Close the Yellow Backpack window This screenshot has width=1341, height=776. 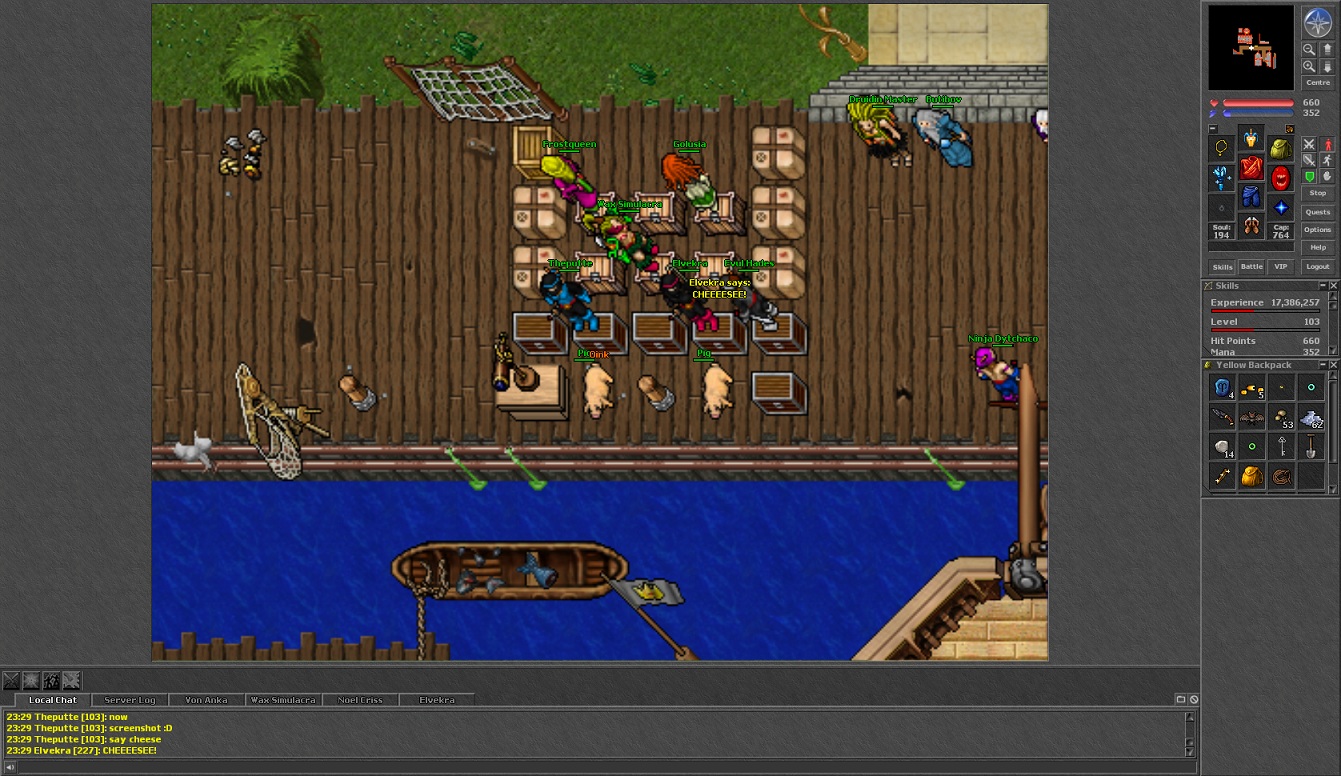click(x=1333, y=365)
